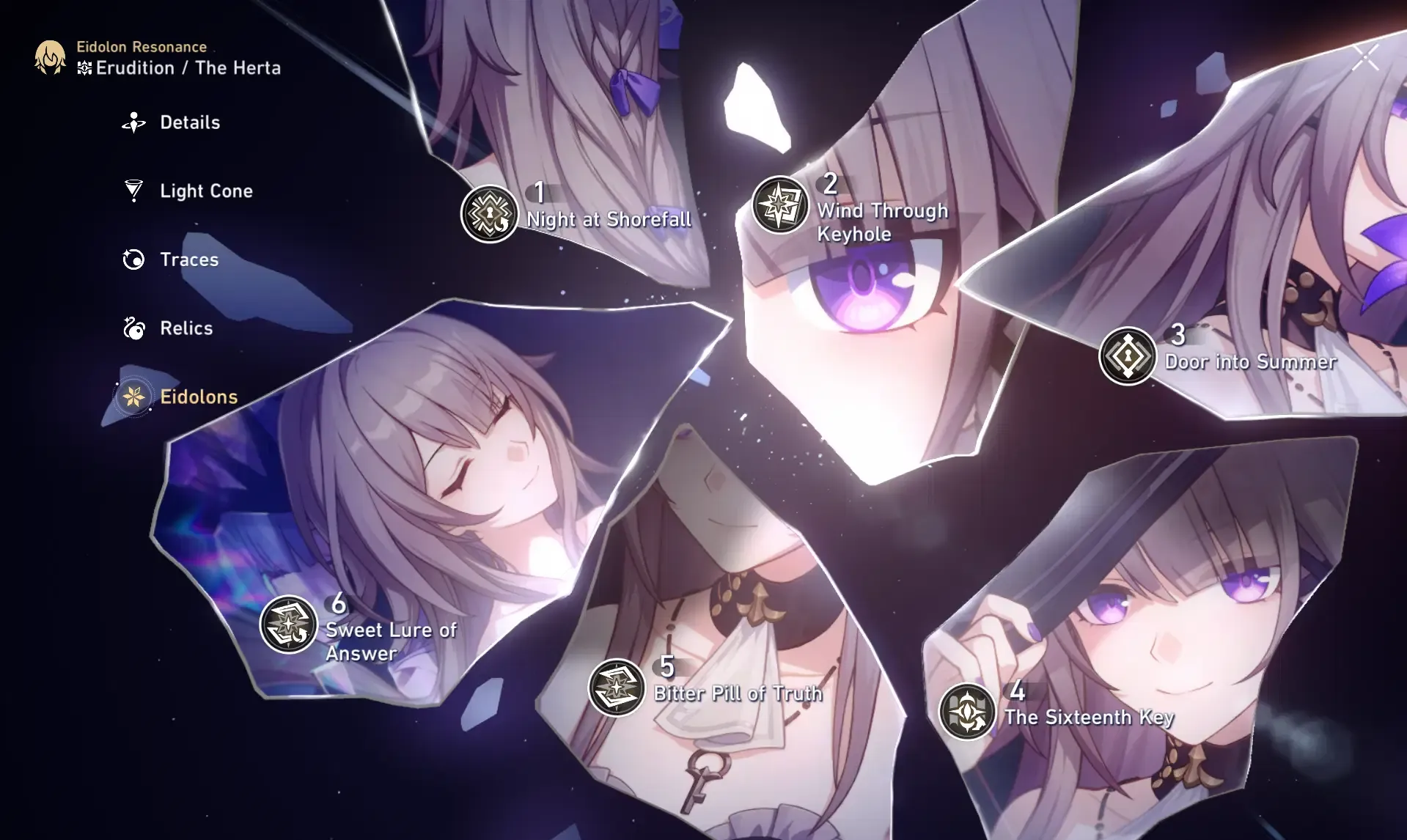Open the Details menu entry
1407x840 pixels.
[189, 122]
